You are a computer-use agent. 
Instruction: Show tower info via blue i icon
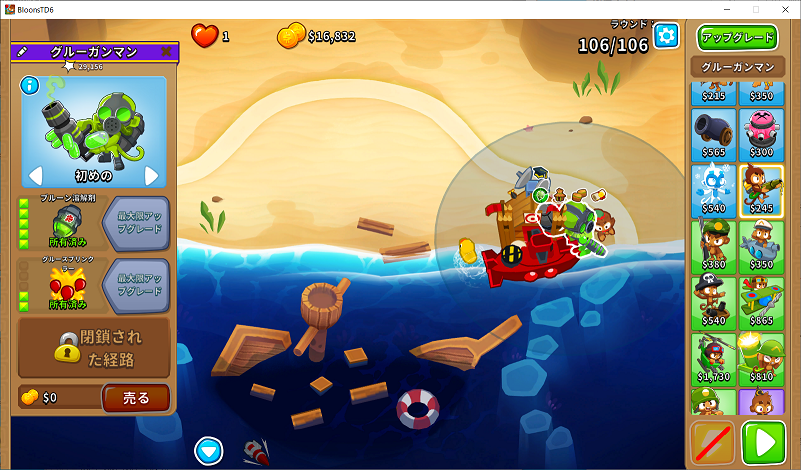(x=29, y=84)
